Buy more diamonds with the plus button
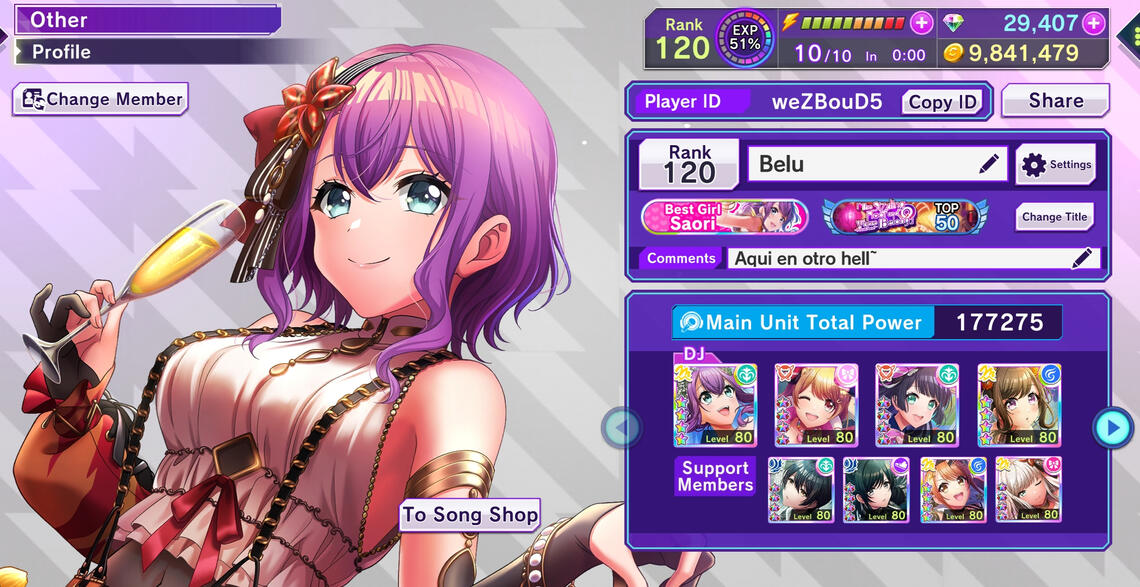Screen dimensions: 1140x587 pos(1093,23)
